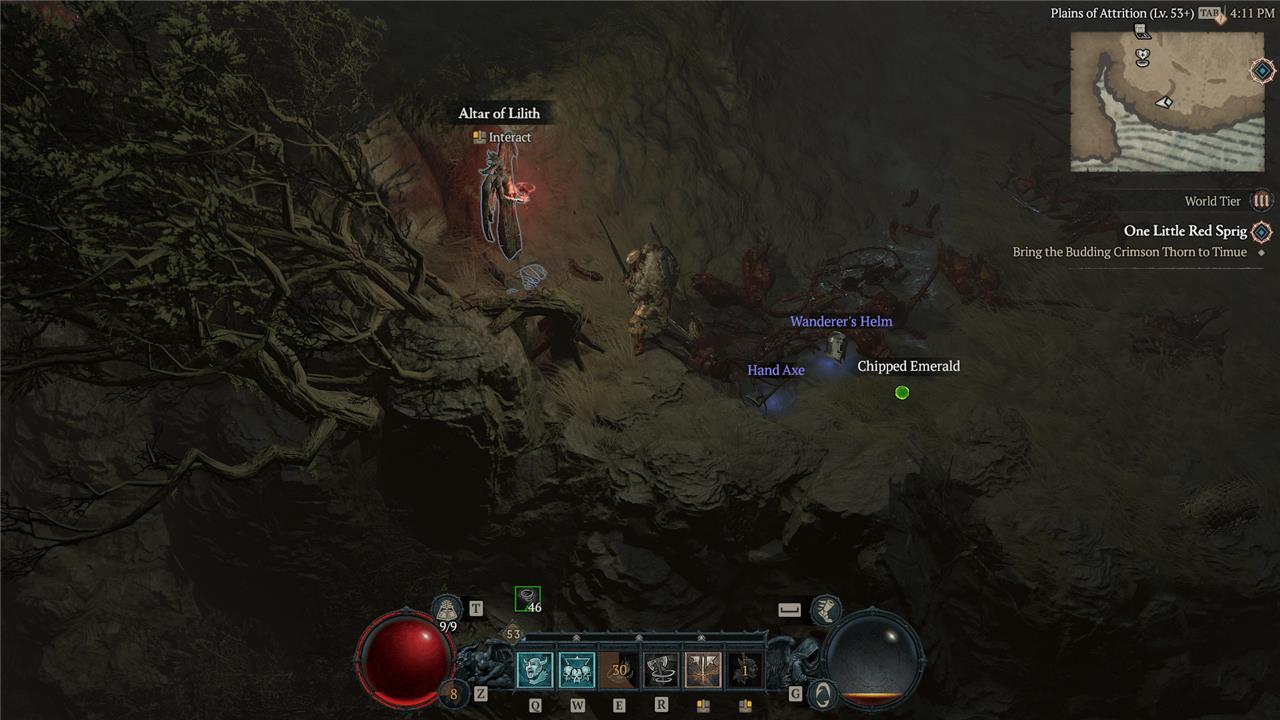Image resolution: width=1280 pixels, height=720 pixels.
Task: Activate the horned screaming face shout skill
Action: click(533, 669)
